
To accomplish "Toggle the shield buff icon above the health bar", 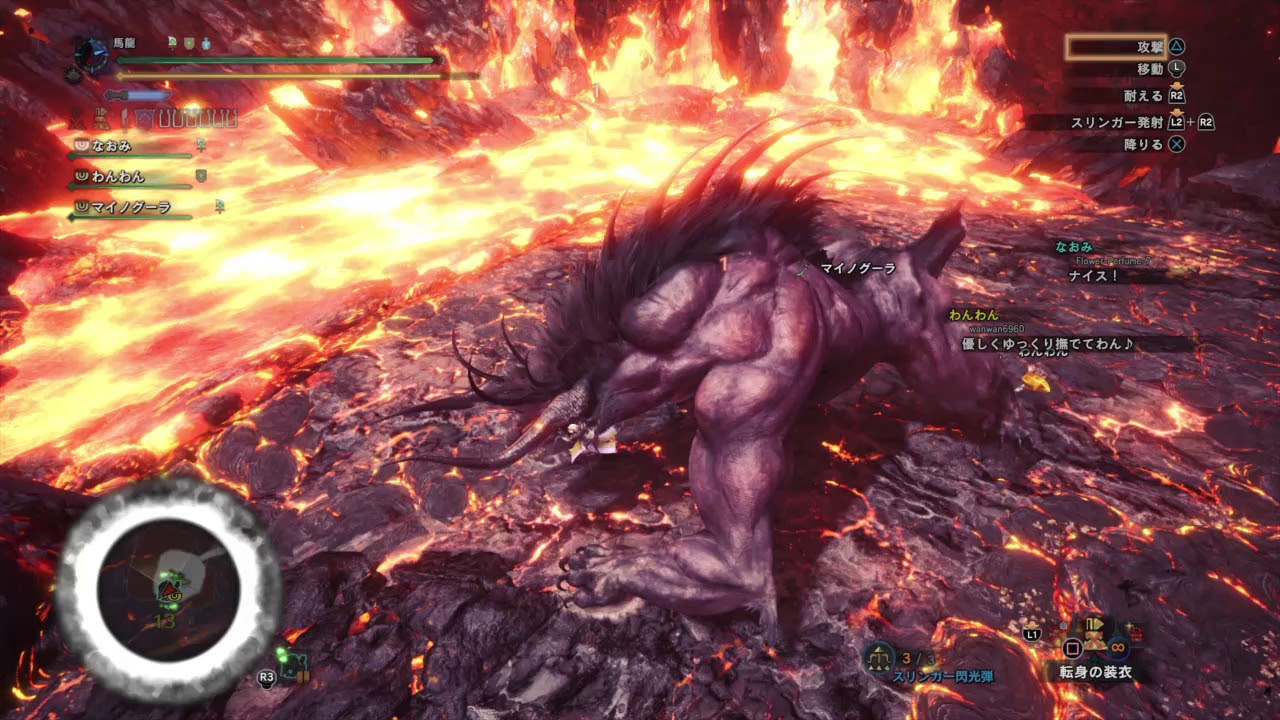I will pos(189,44).
